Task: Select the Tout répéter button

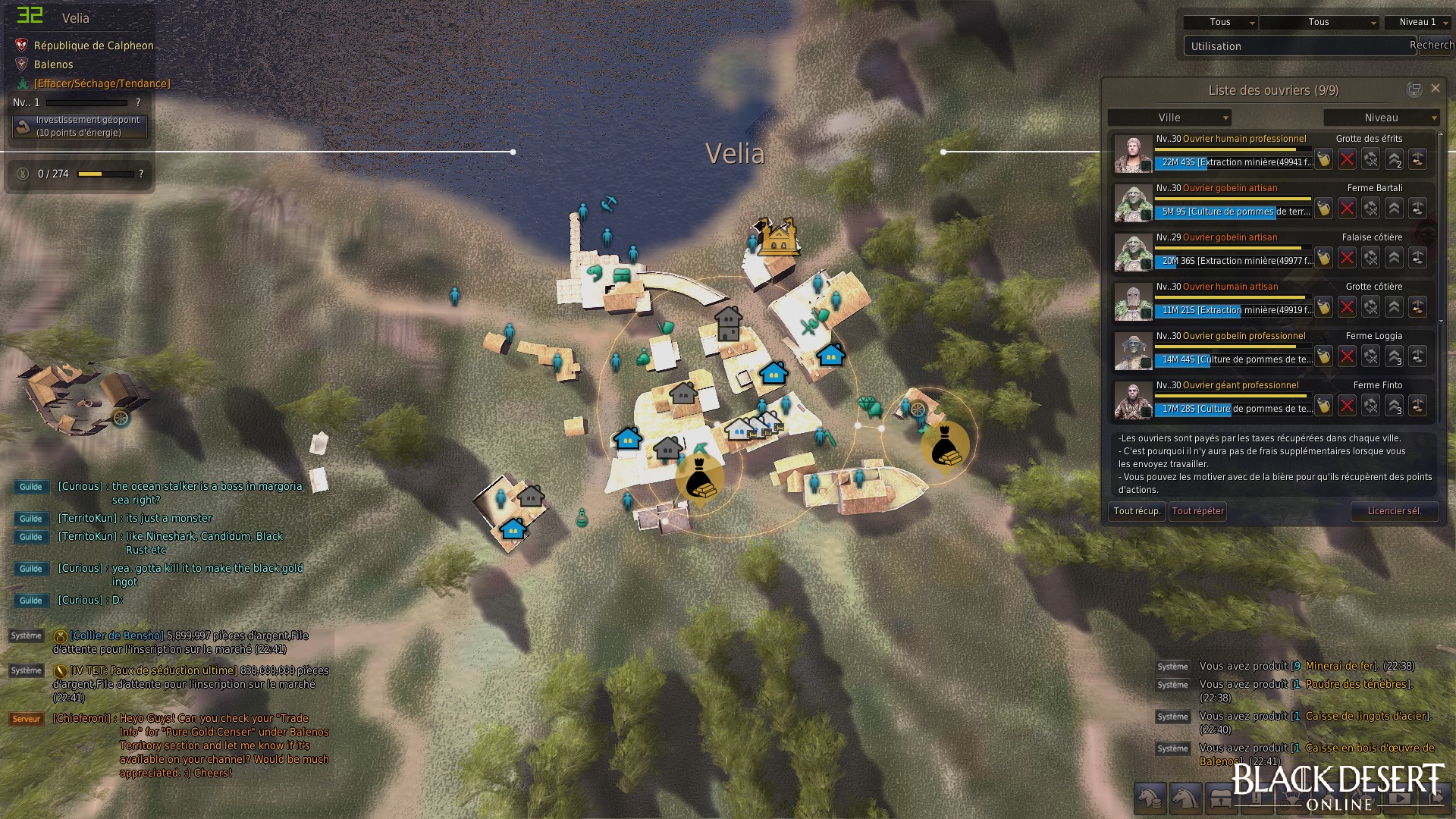Action: pos(1197,511)
